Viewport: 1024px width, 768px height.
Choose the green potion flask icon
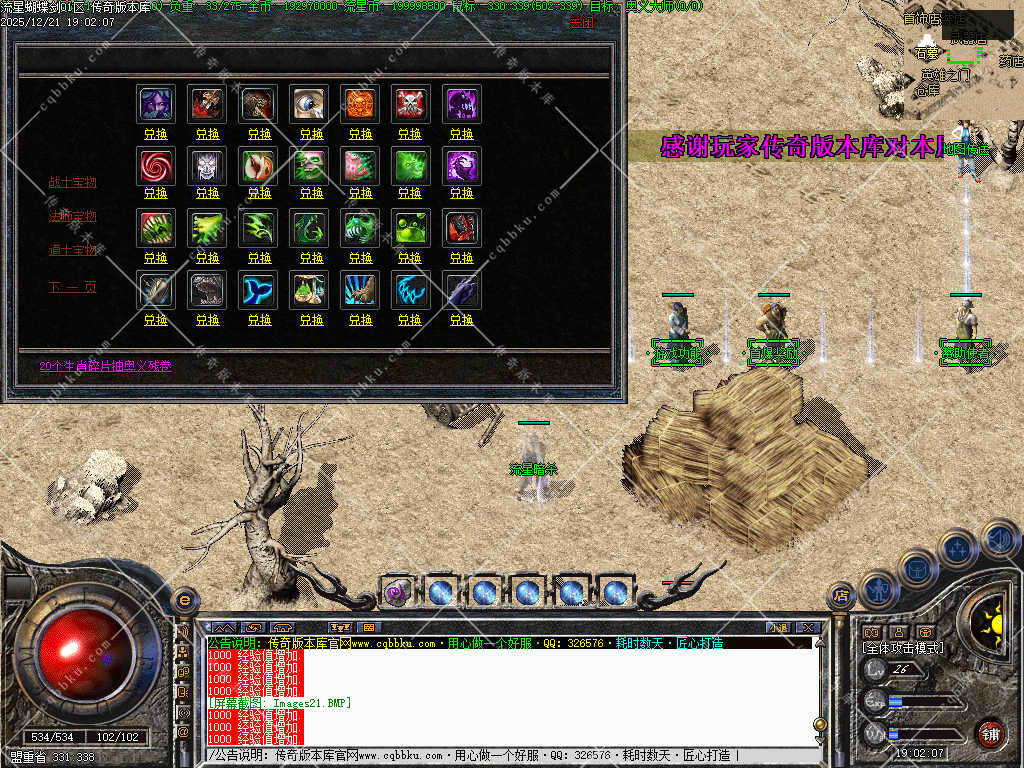point(309,290)
